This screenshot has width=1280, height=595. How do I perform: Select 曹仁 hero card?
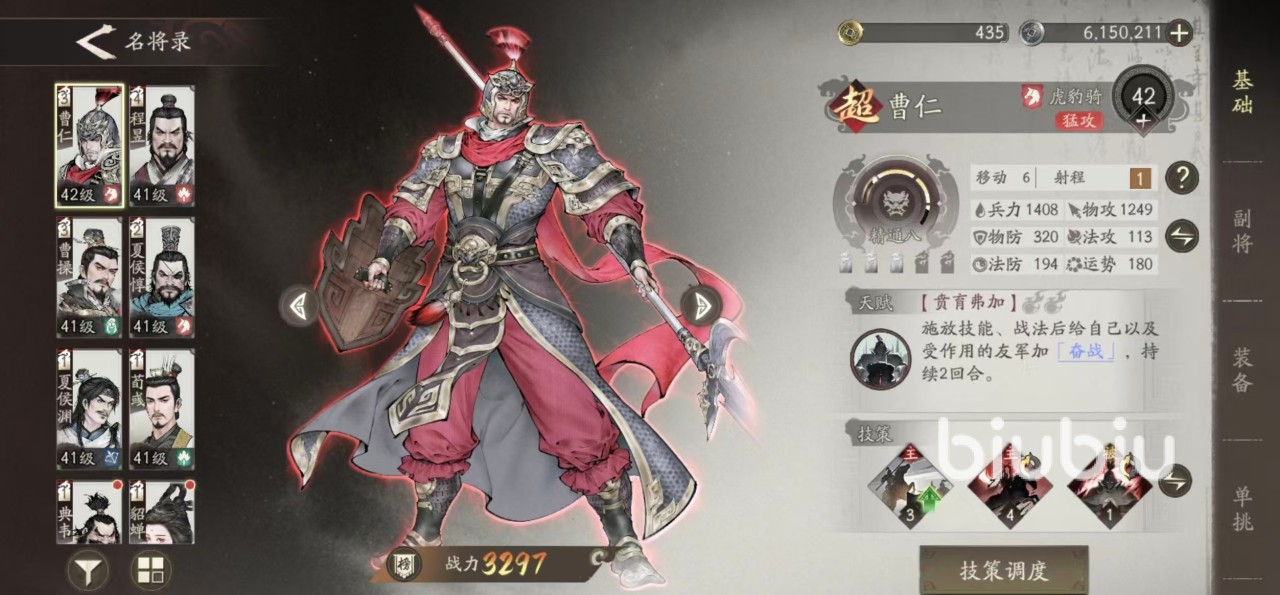tap(89, 145)
